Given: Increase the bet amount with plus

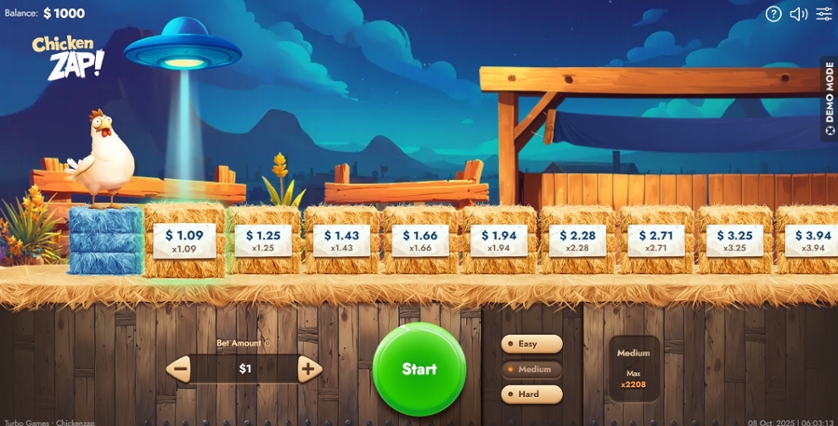Looking at the screenshot, I should coord(309,369).
